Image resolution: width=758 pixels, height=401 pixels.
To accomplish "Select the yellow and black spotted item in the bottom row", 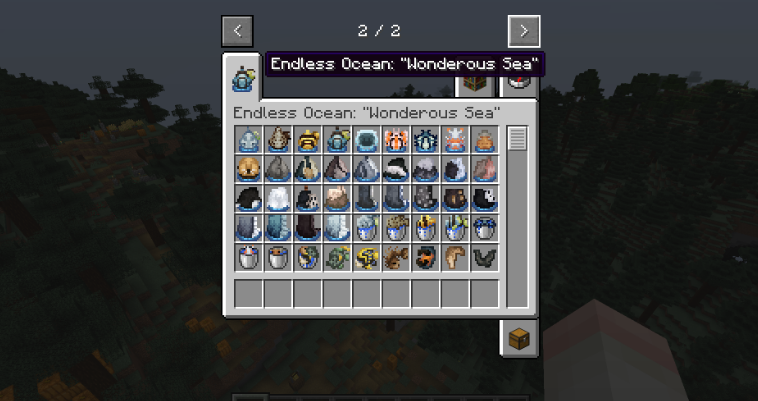I will 366,258.
